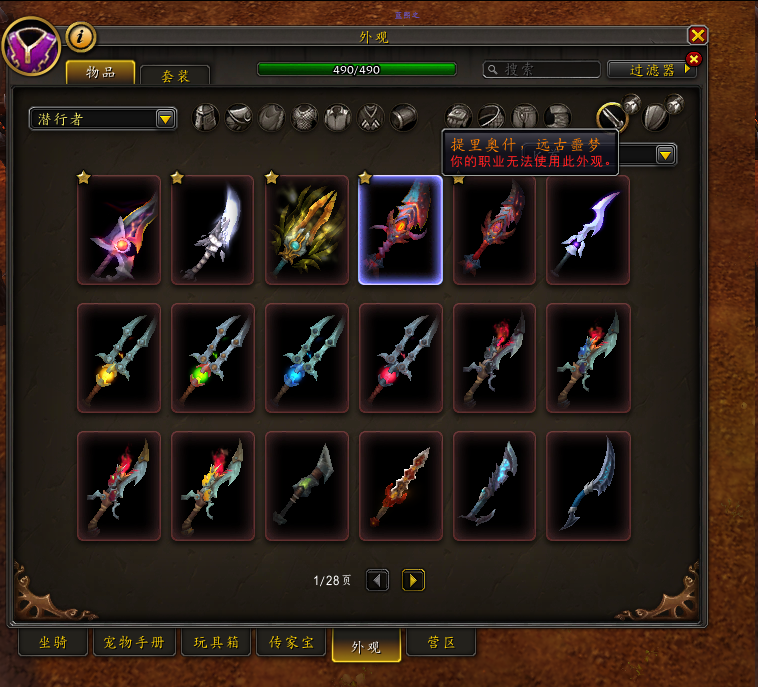758x687 pixels.
Task: Choose the off-hand shield slot icon
Action: (654, 118)
